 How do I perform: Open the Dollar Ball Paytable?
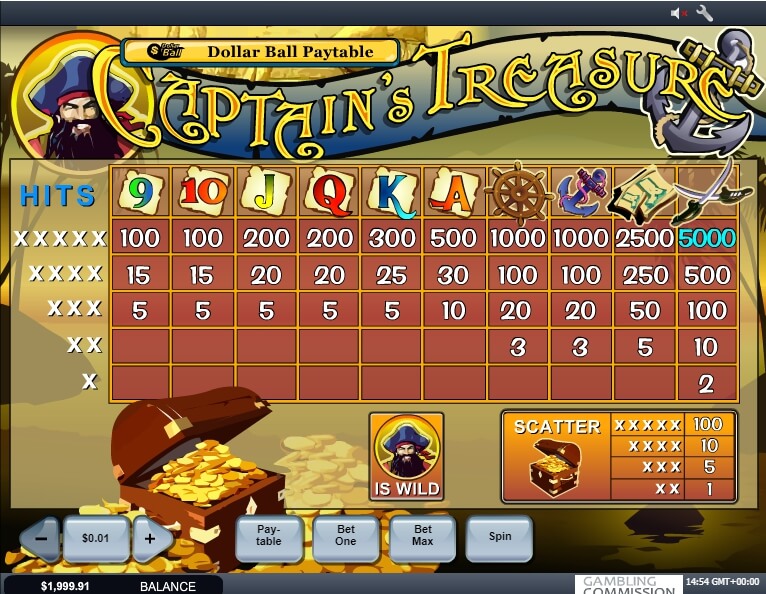tap(260, 52)
